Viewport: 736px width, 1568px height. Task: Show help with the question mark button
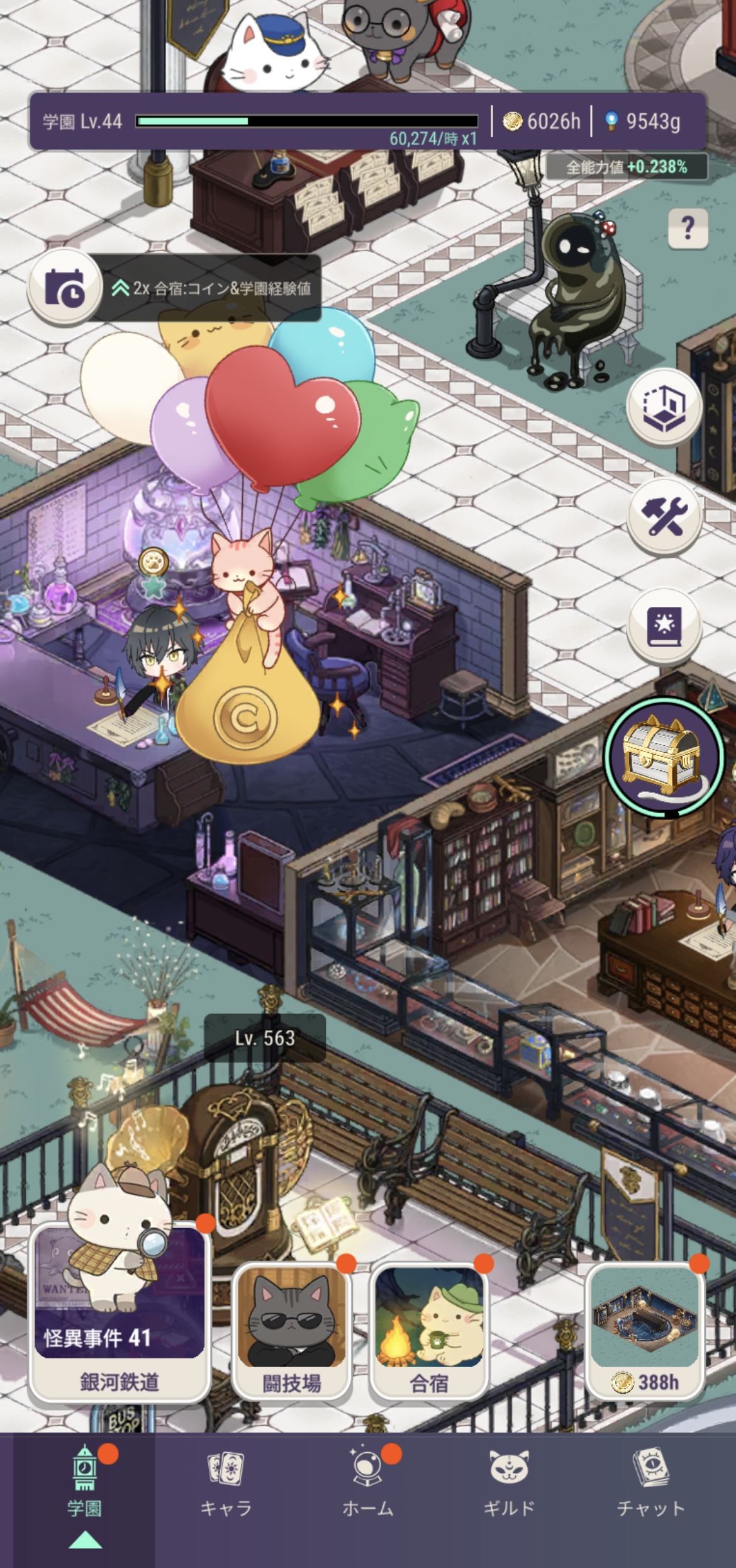688,228
